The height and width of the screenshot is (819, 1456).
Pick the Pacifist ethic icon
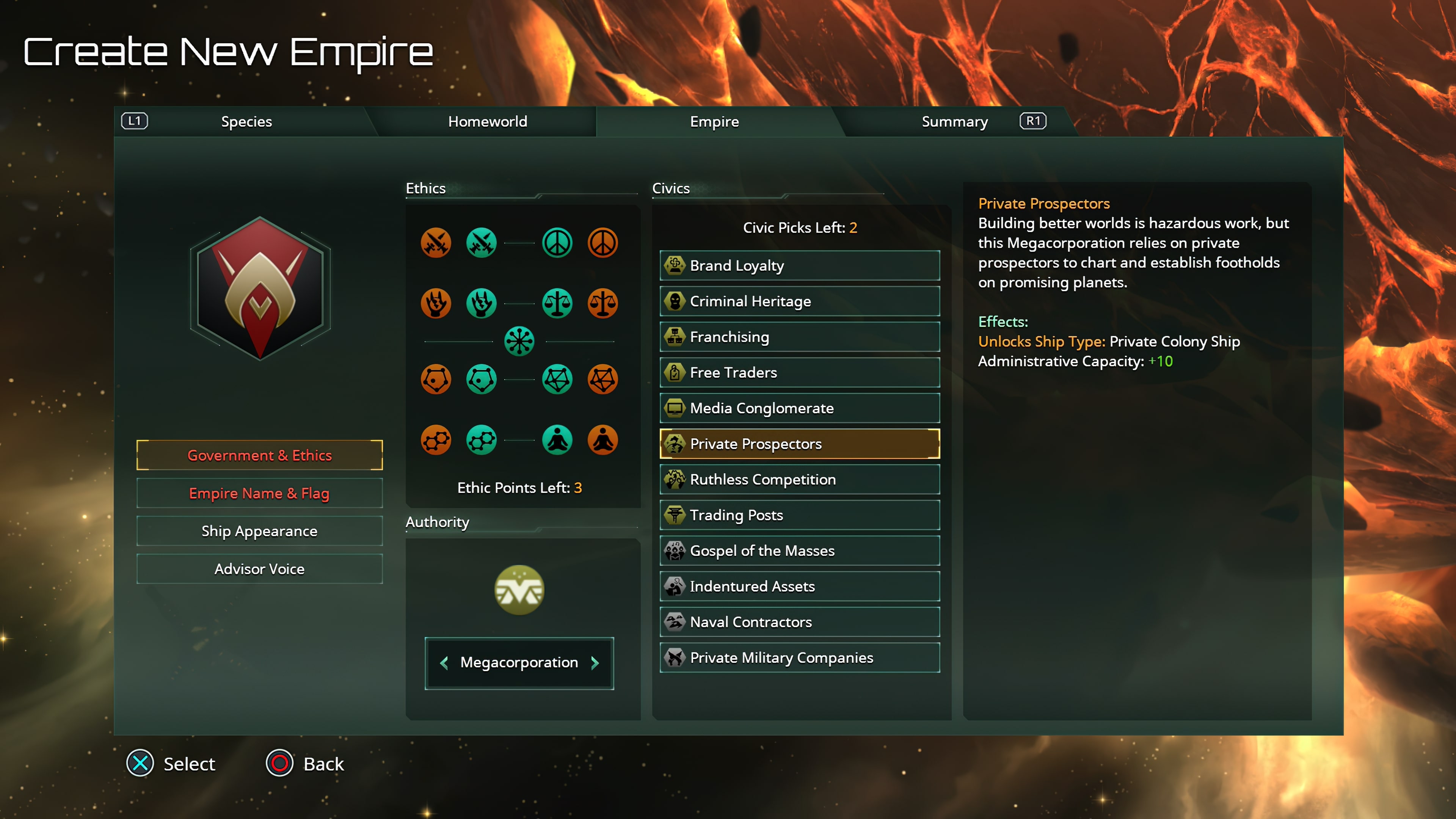pos(557,243)
